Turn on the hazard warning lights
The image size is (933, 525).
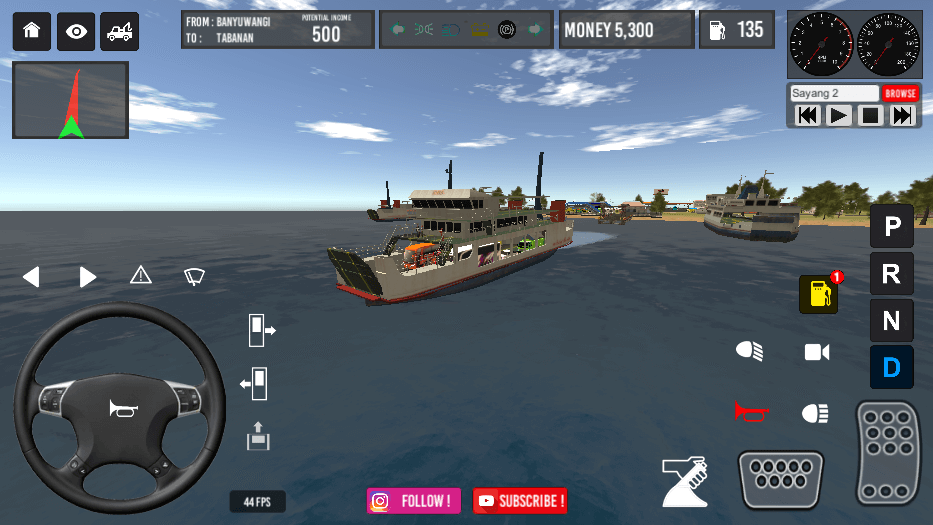coord(141,275)
